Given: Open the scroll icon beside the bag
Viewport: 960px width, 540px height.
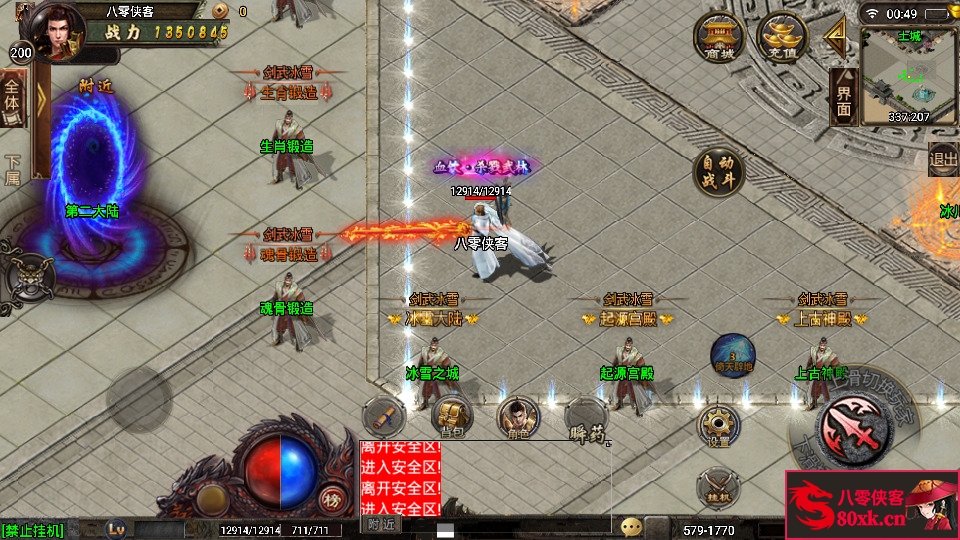Looking at the screenshot, I should pos(384,415).
